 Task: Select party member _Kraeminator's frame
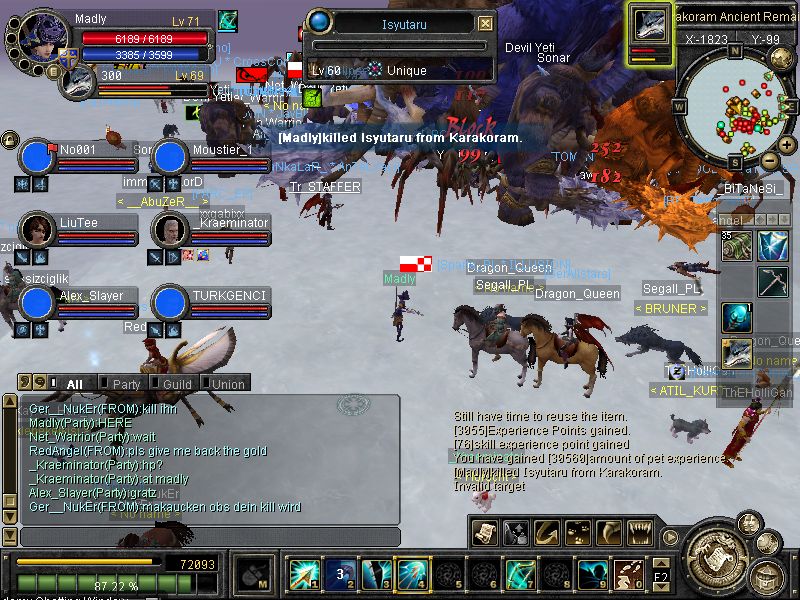coord(171,229)
